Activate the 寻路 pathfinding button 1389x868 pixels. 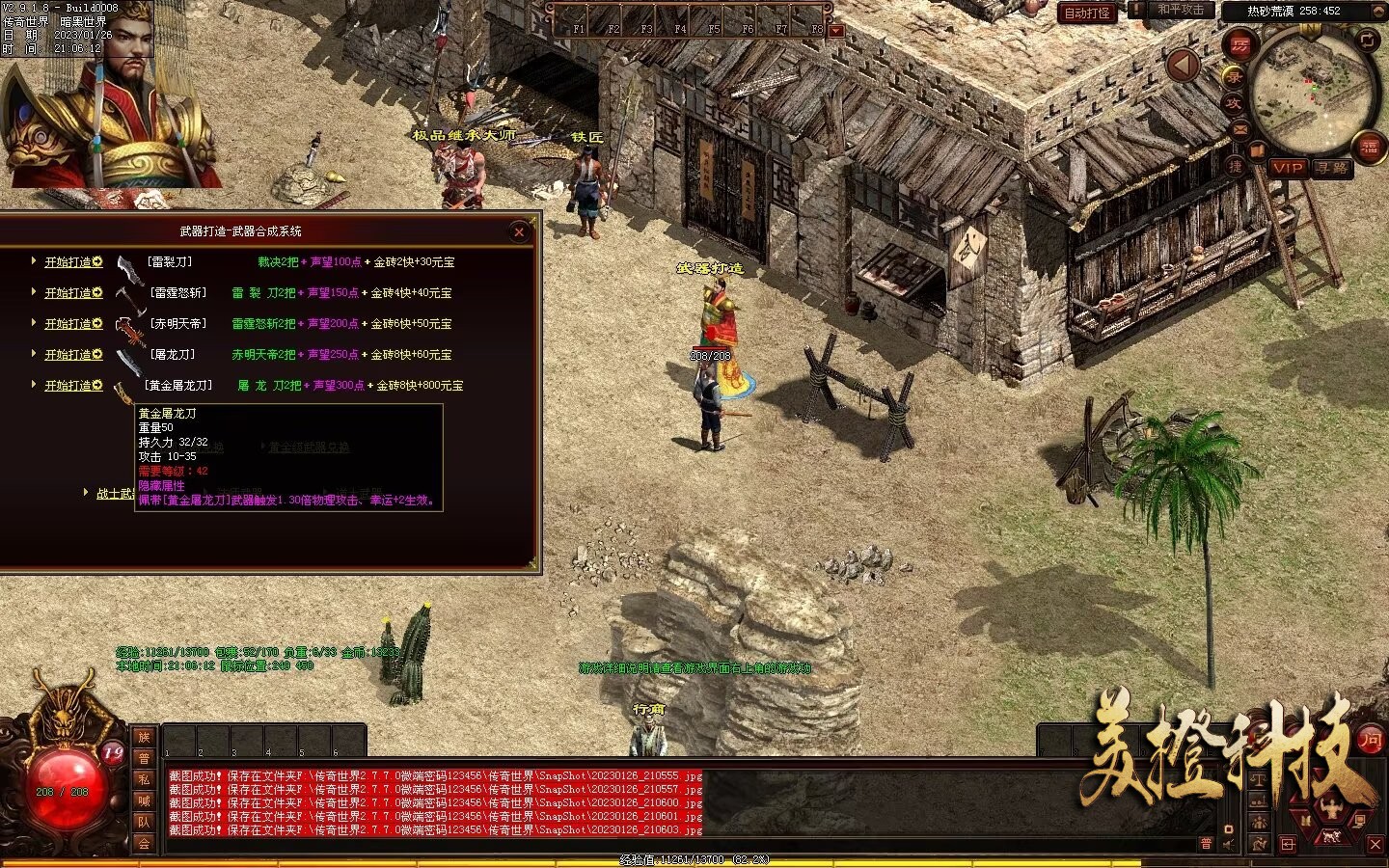click(1332, 168)
